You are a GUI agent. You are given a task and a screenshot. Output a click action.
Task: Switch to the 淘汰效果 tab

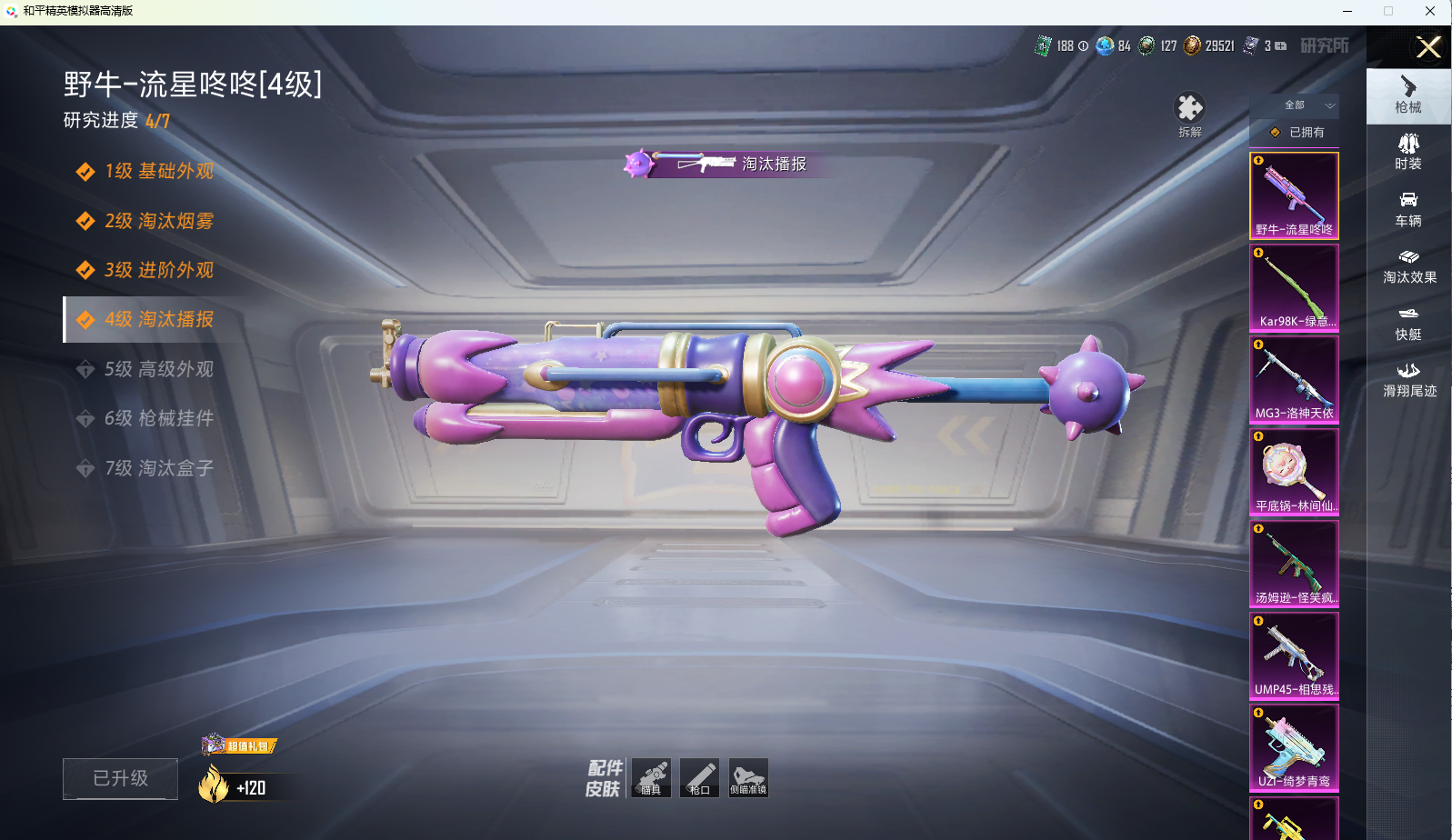tap(1408, 266)
